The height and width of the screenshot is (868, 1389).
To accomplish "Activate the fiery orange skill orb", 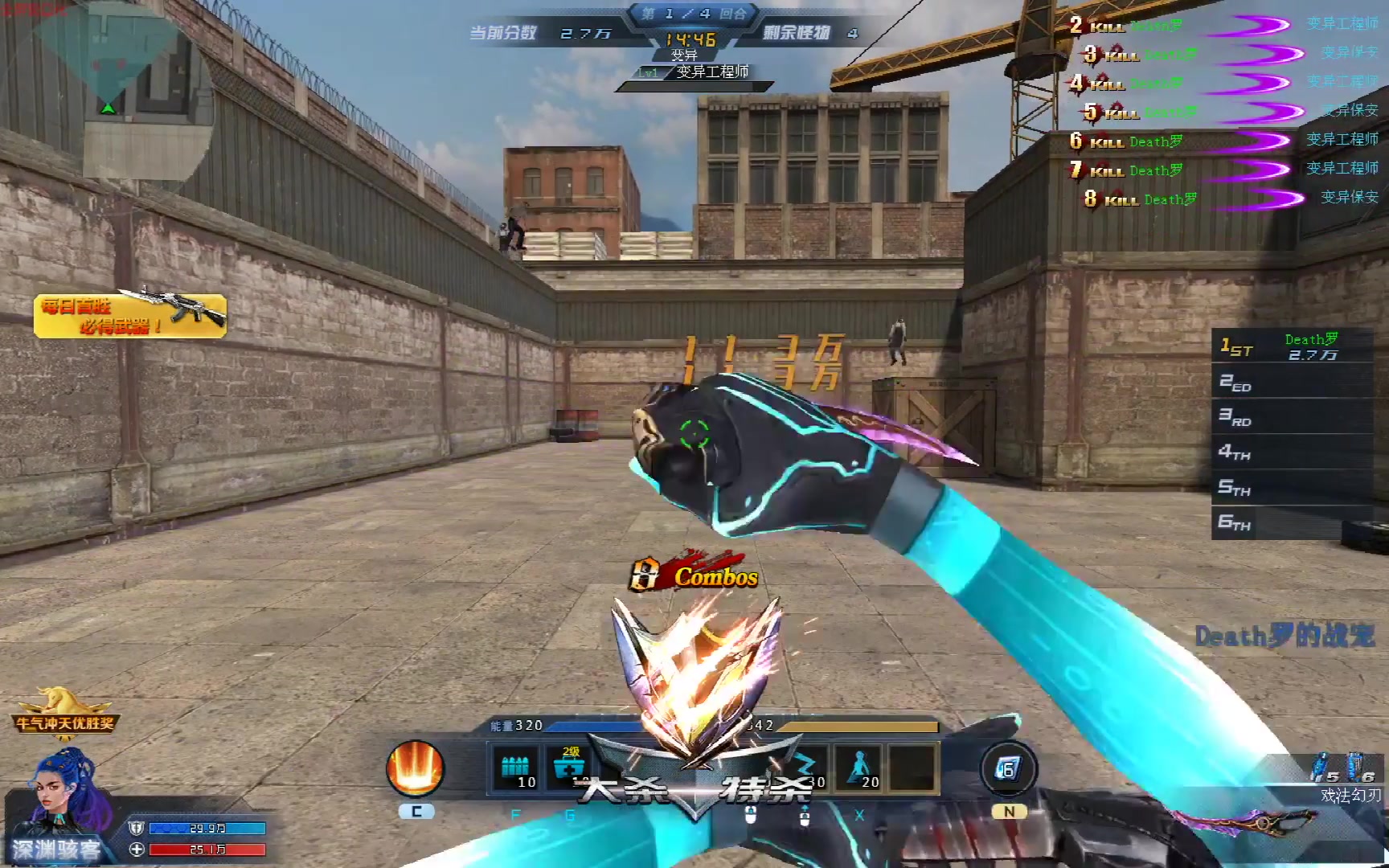I will 415,768.
